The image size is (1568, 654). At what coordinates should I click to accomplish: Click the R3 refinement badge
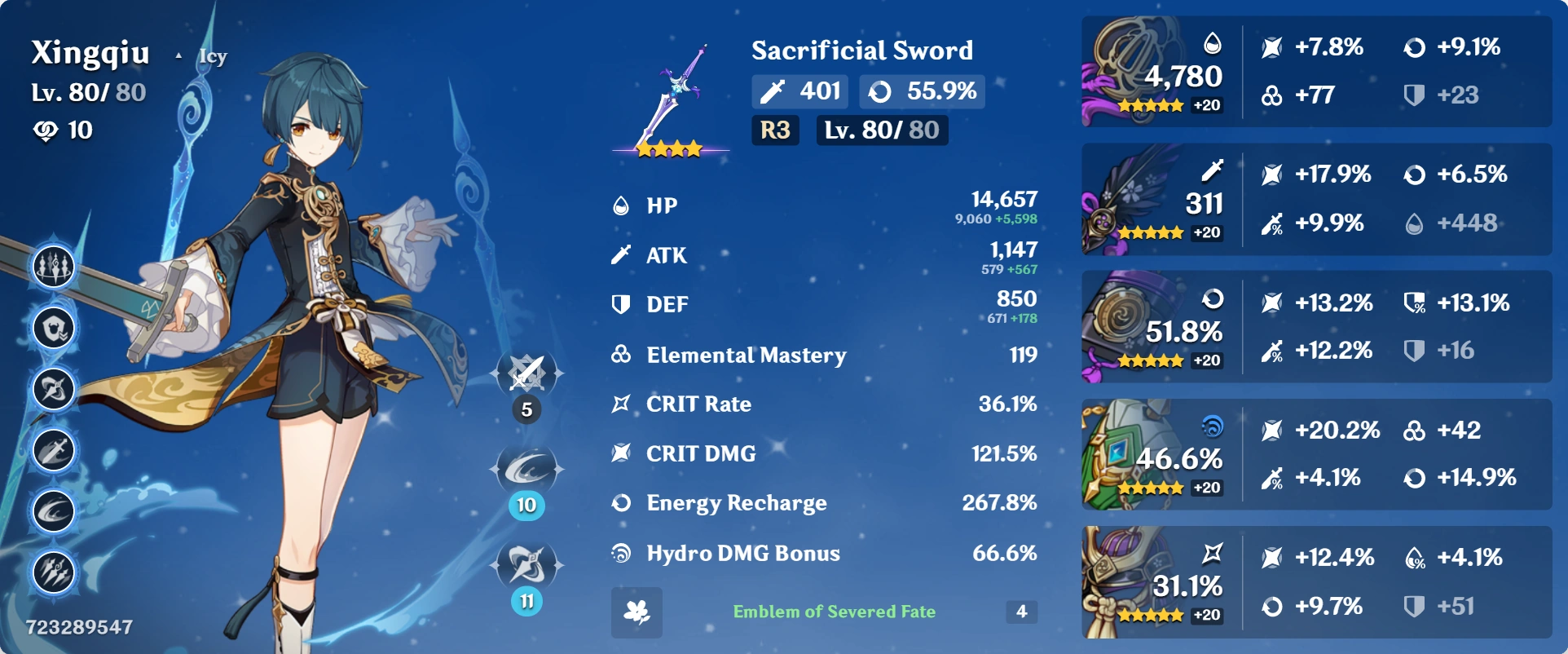[774, 129]
